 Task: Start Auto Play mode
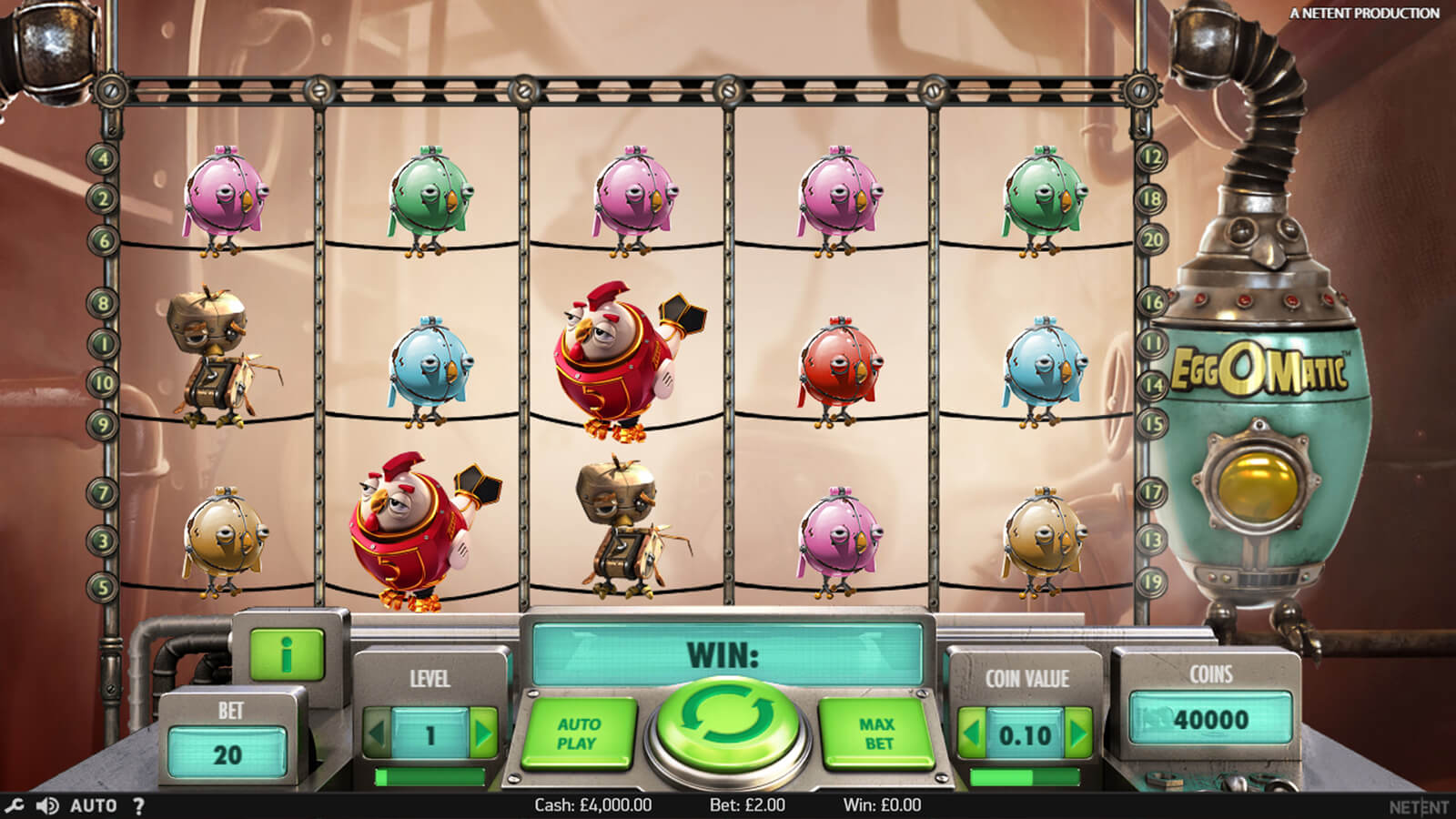pyautogui.click(x=578, y=733)
